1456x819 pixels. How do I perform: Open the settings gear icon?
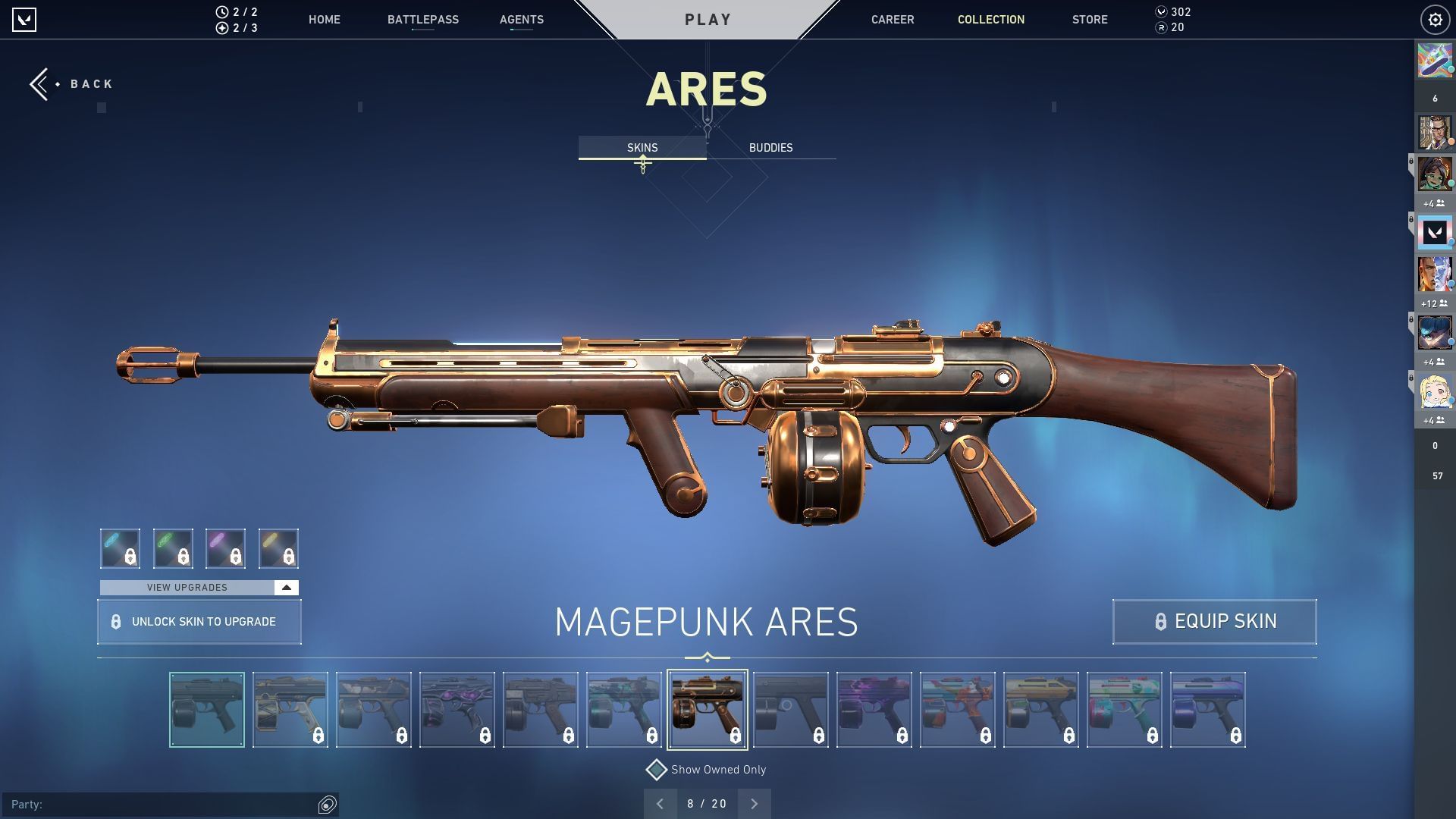point(1435,20)
